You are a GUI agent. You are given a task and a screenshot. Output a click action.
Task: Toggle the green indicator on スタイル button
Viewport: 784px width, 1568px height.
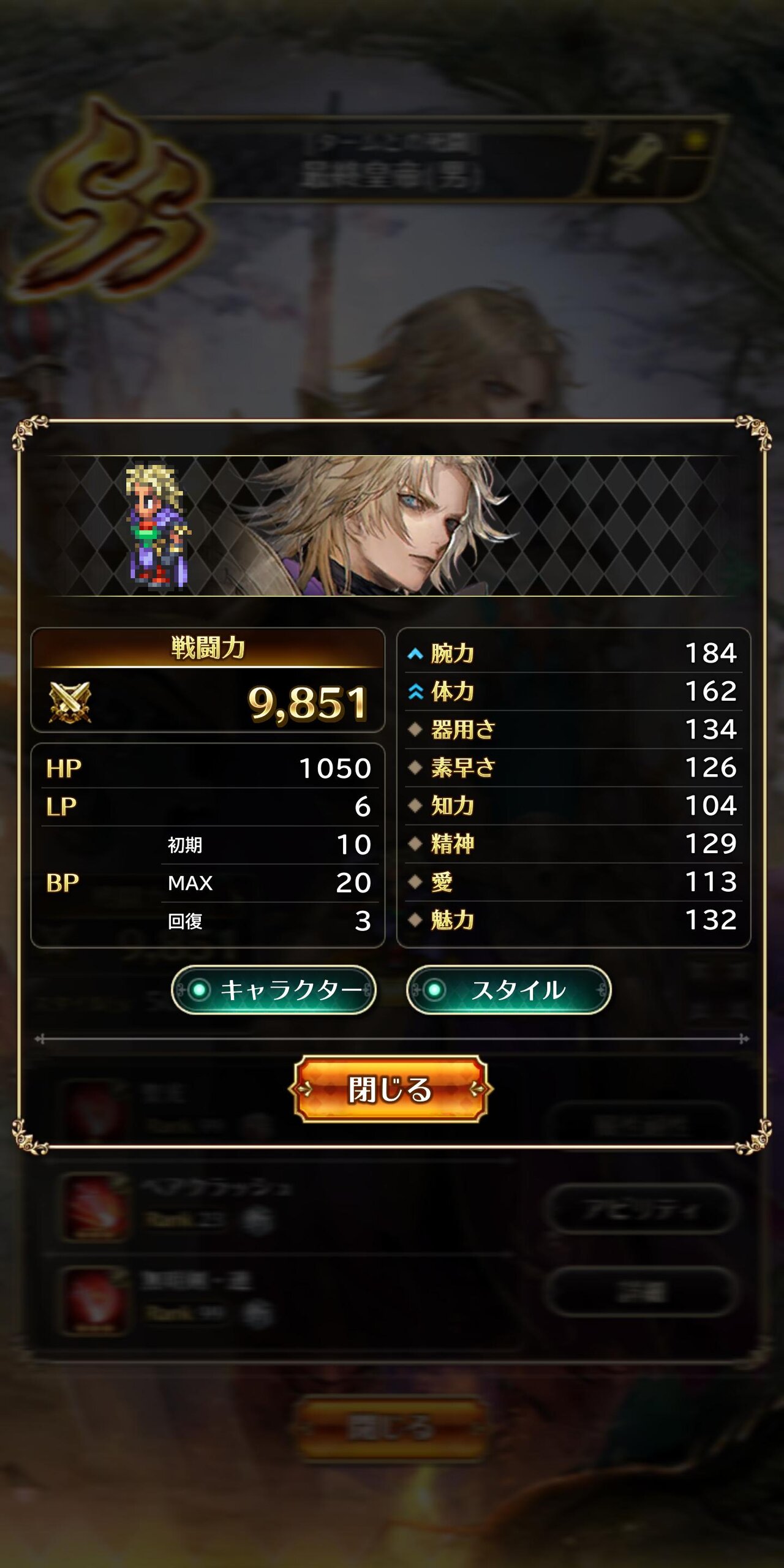(435, 987)
